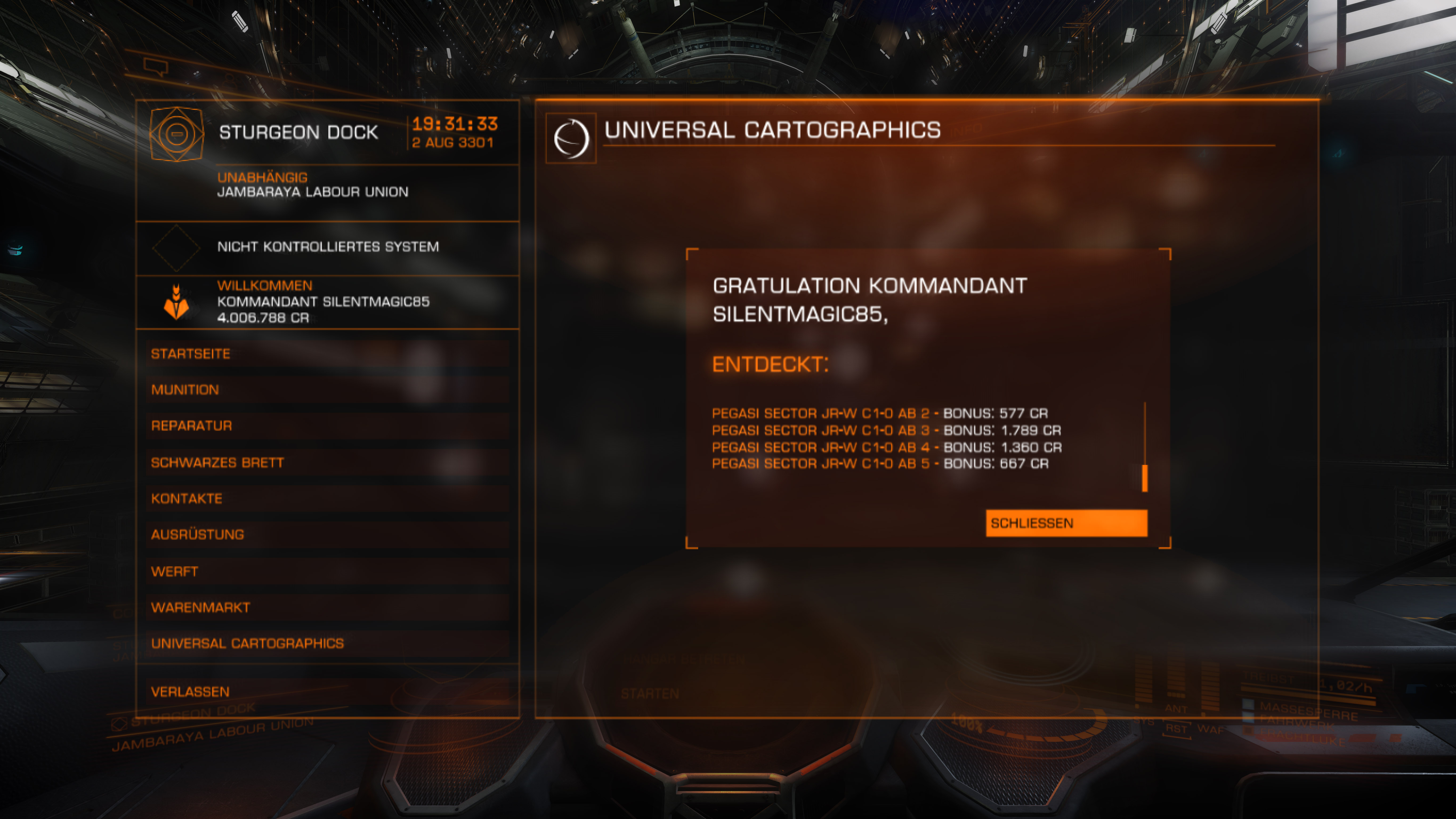This screenshot has height=819, width=1456.
Task: Select Munition from the station menu
Action: pyautogui.click(x=327, y=390)
